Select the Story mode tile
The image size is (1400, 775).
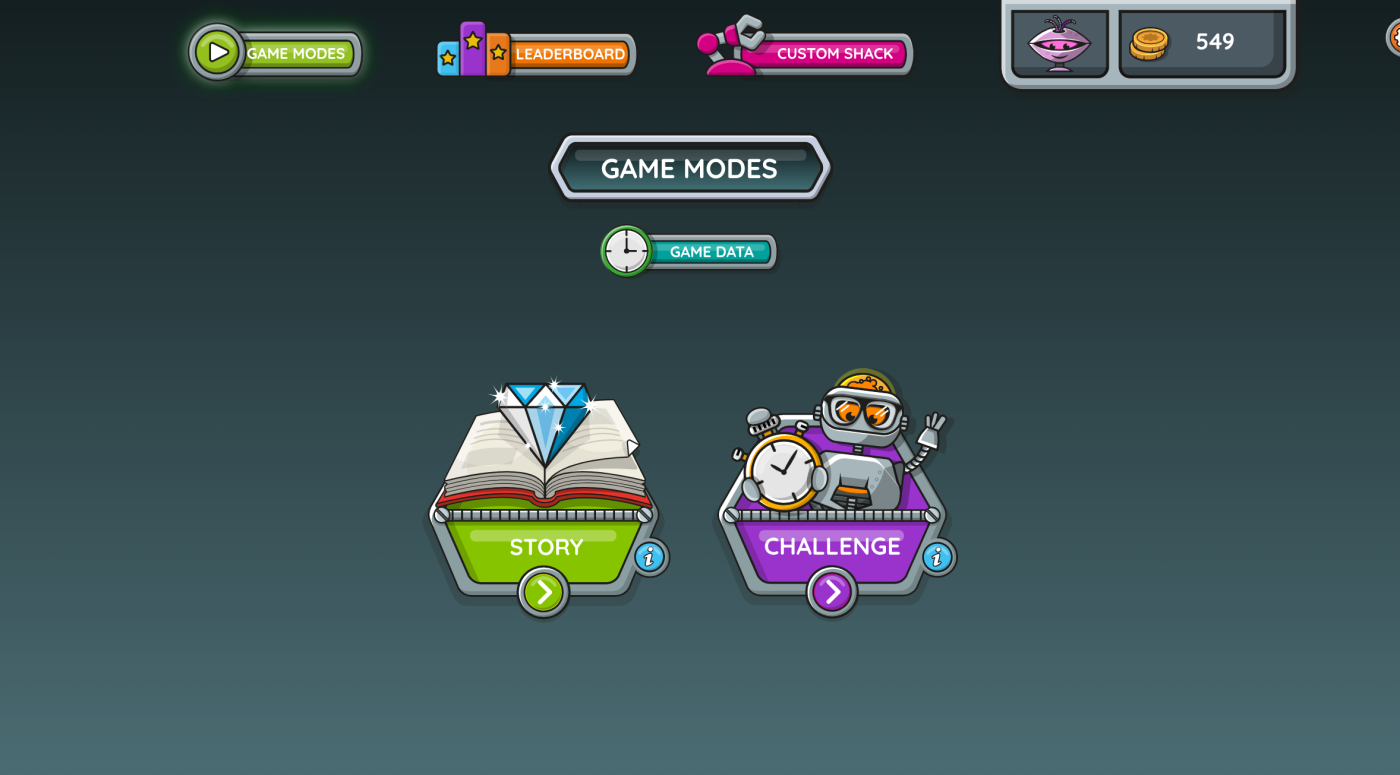coord(545,470)
